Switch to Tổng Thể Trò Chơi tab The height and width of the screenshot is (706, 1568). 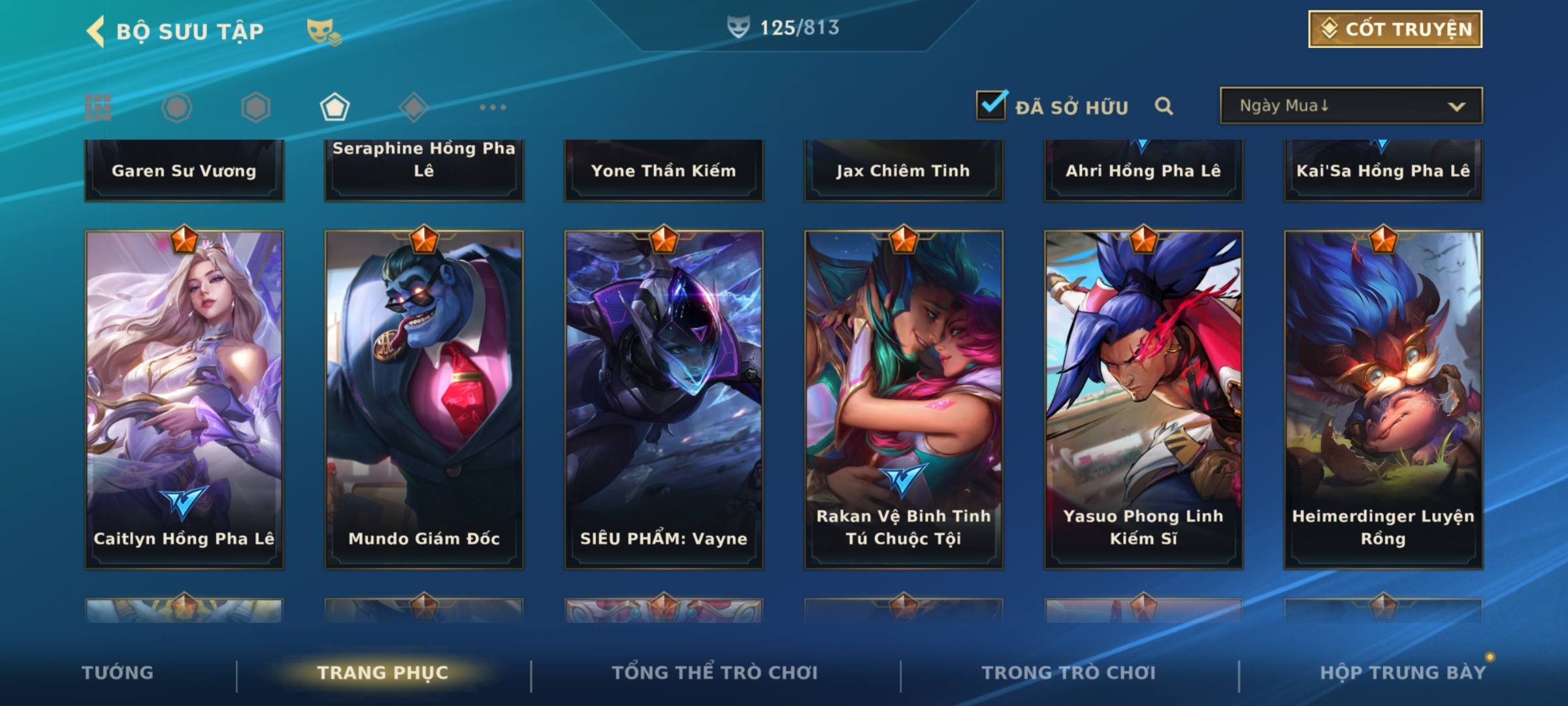[x=715, y=673]
